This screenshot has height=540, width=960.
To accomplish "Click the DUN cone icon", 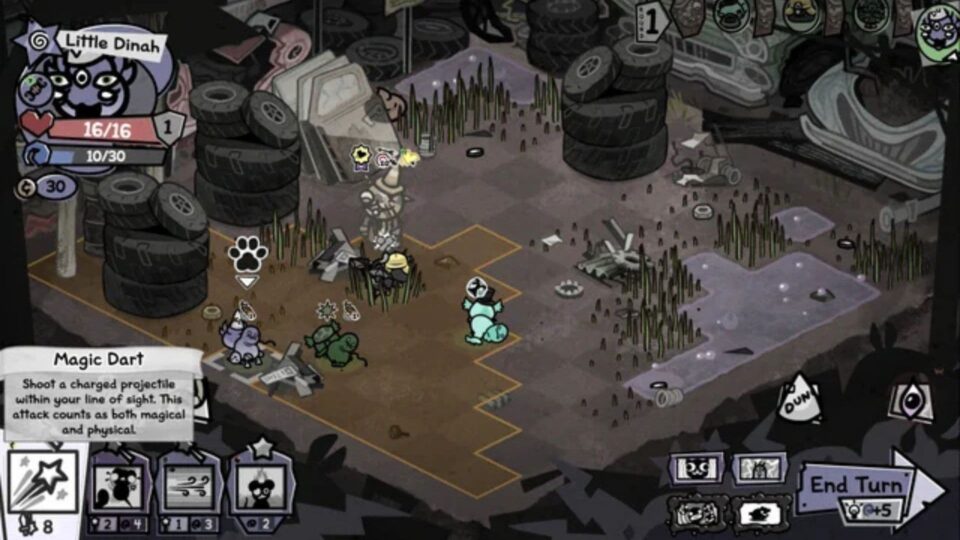I will [x=799, y=399].
